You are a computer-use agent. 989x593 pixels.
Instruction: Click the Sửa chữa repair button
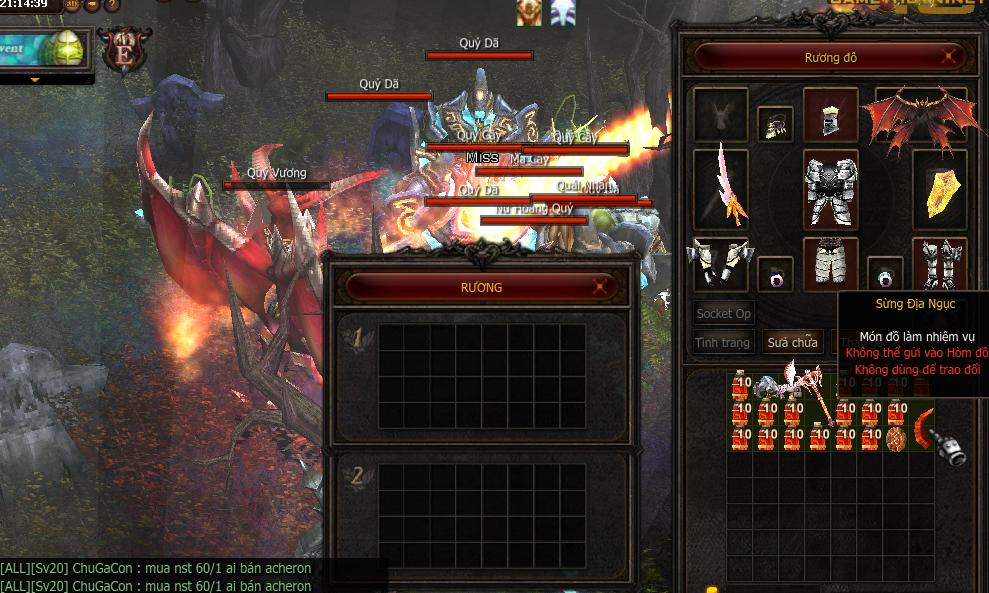pyautogui.click(x=792, y=342)
